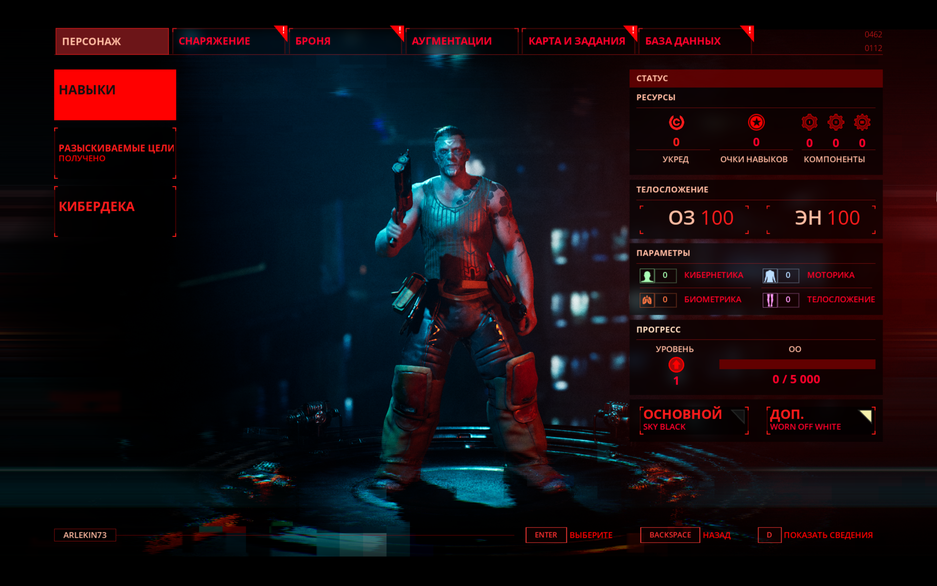
Task: Select the Биометрика parameter
Action: (692, 299)
